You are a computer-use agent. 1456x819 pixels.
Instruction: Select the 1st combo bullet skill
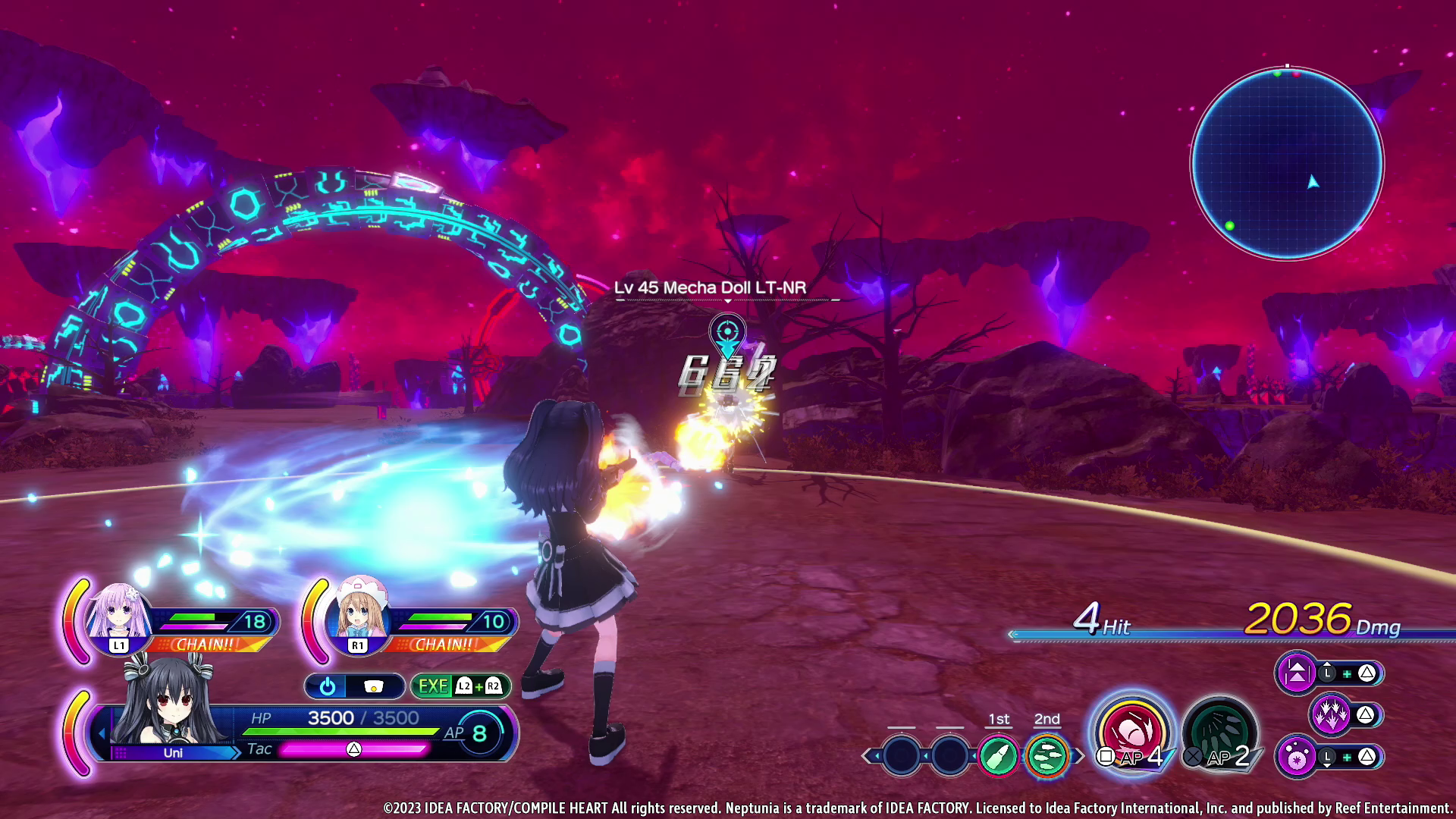pyautogui.click(x=998, y=755)
